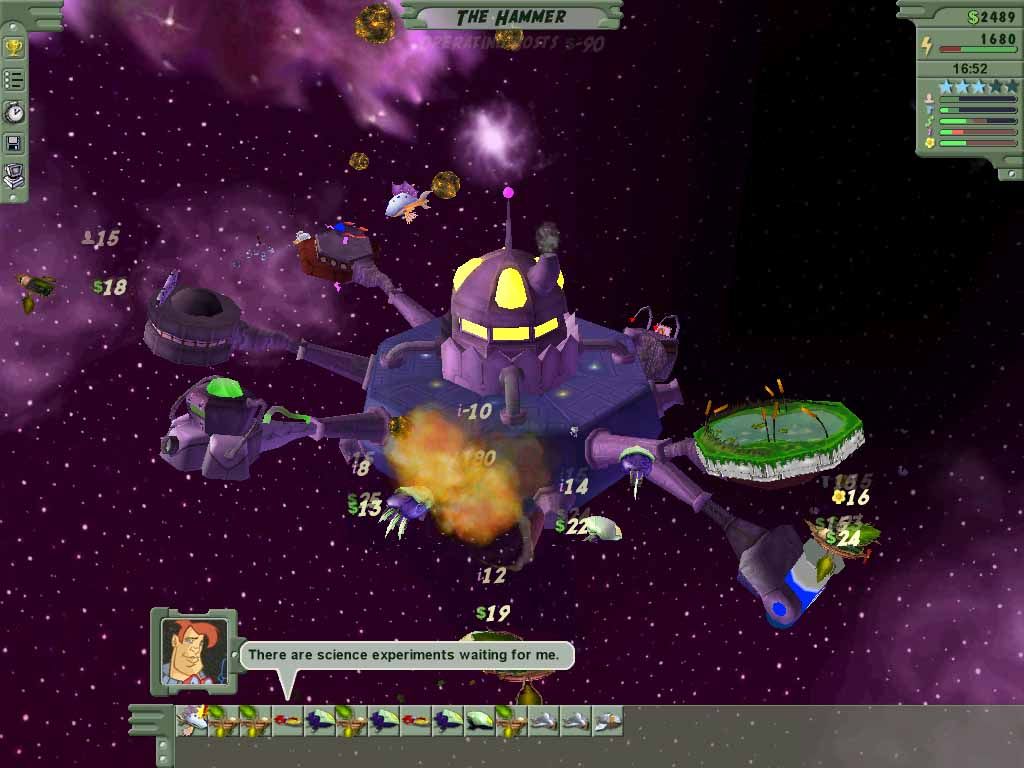The width and height of the screenshot is (1024, 768).
Task: Show the checklist report screen
Action: [x=14, y=80]
